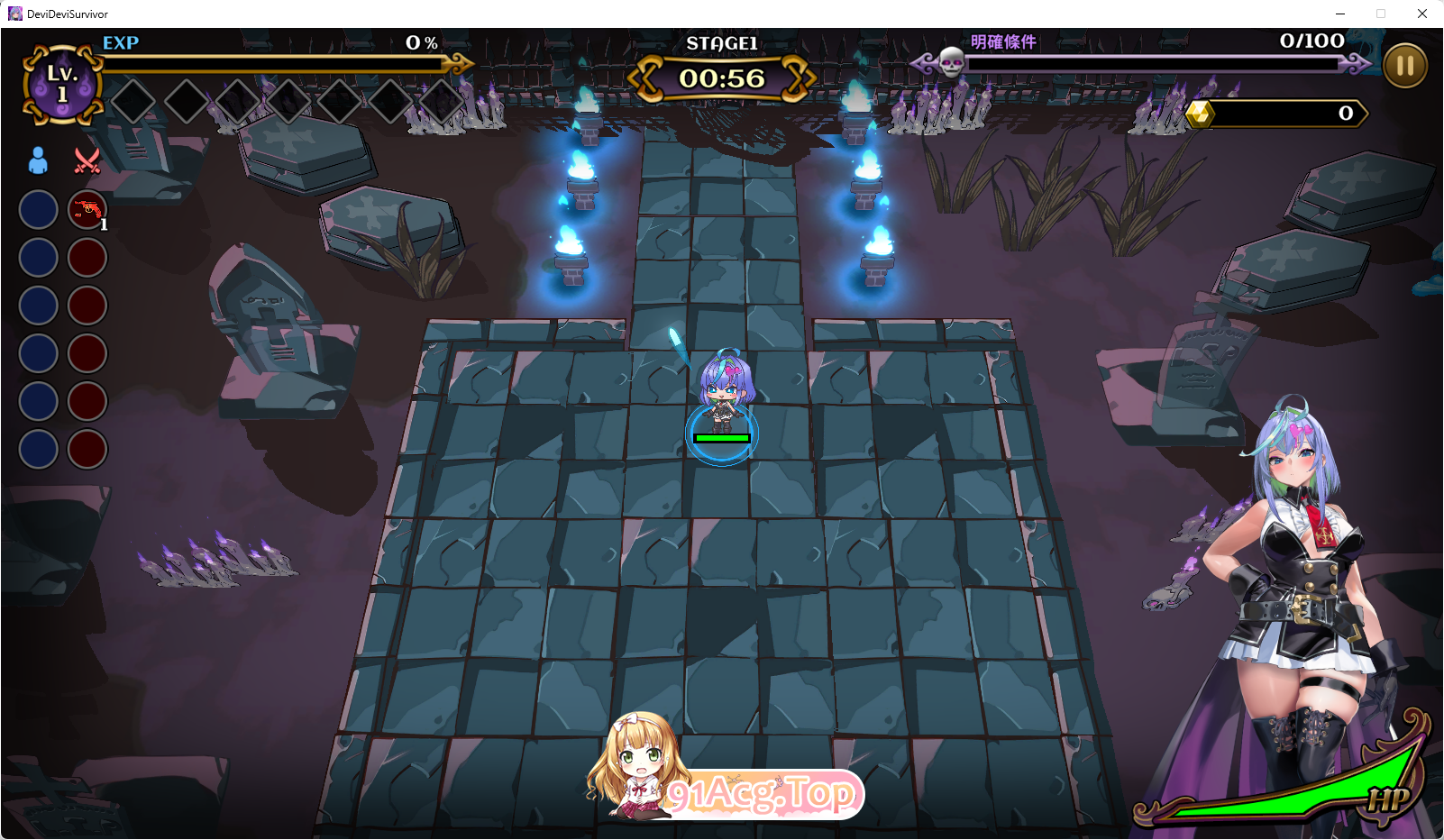Toggle the weapons view with crossed swords icon
This screenshot has width=1444, height=840.
click(x=87, y=160)
